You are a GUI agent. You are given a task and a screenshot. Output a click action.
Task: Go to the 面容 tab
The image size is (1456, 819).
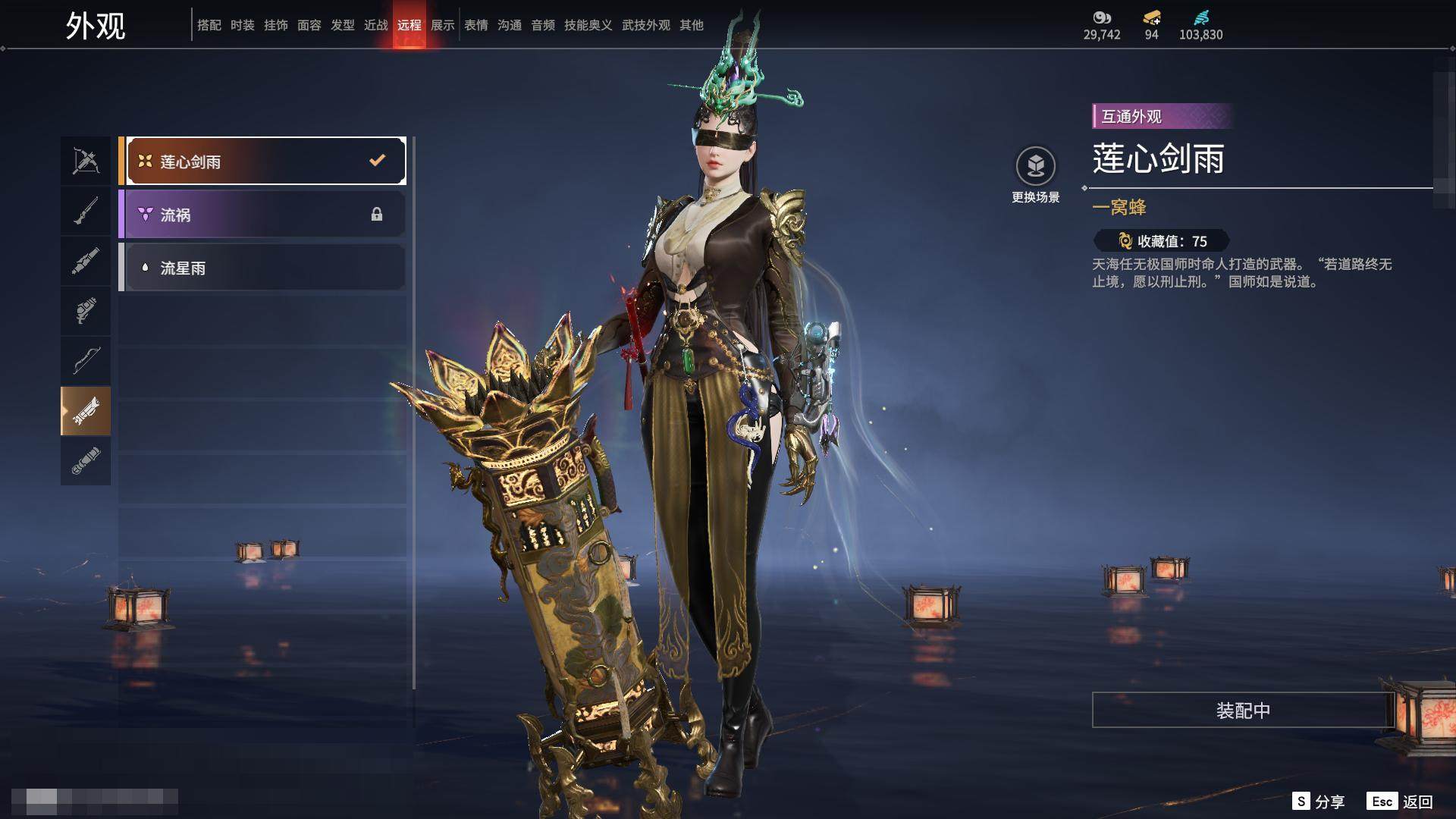[x=309, y=25]
